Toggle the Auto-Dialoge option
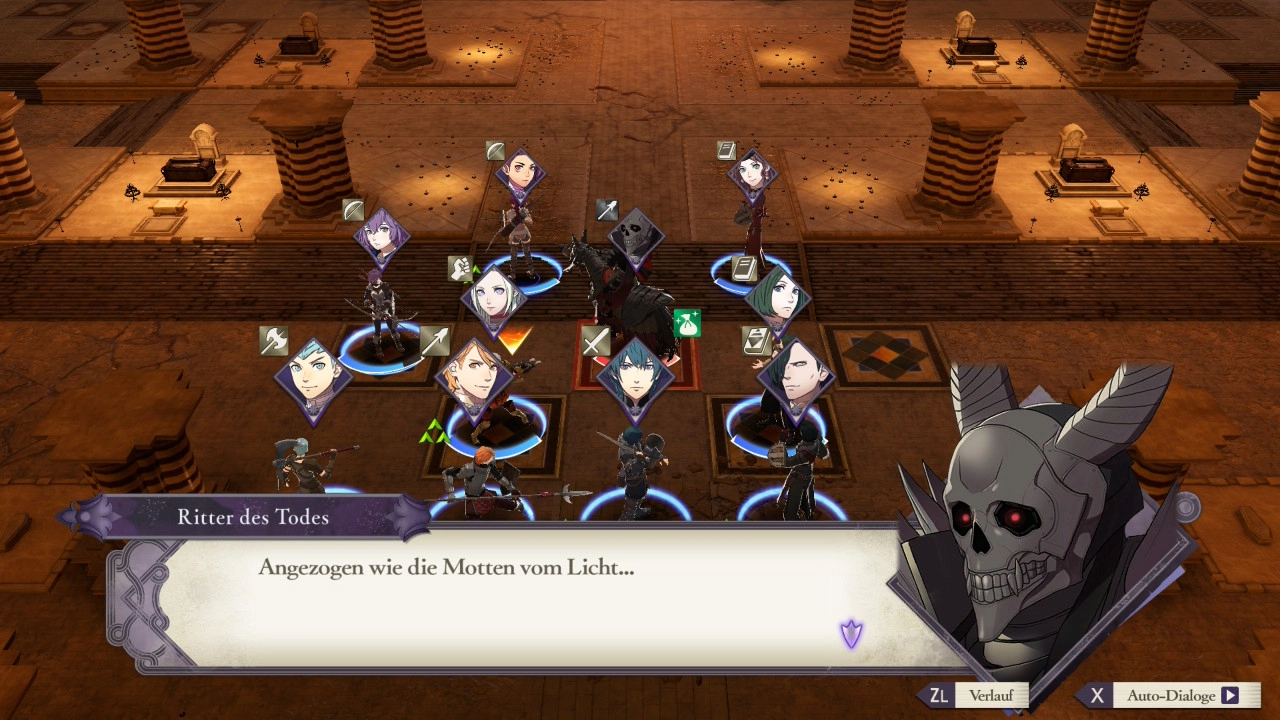1280x720 pixels. click(x=1168, y=695)
